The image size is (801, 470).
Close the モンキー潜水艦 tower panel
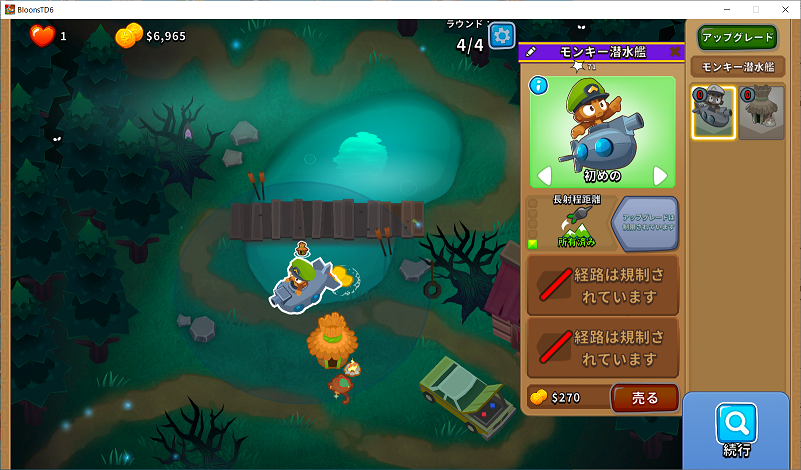tap(675, 51)
